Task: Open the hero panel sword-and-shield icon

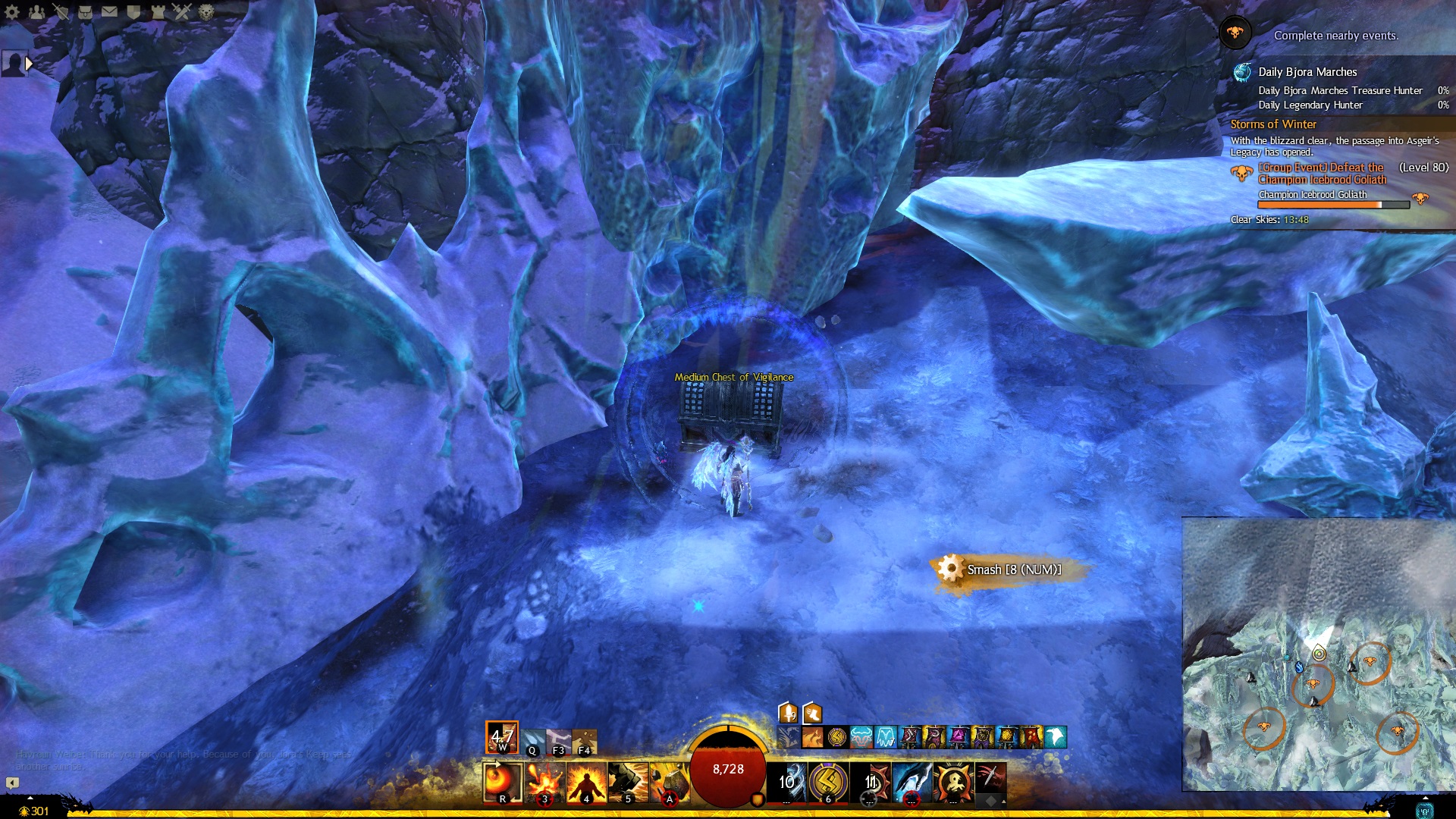Action: (61, 11)
